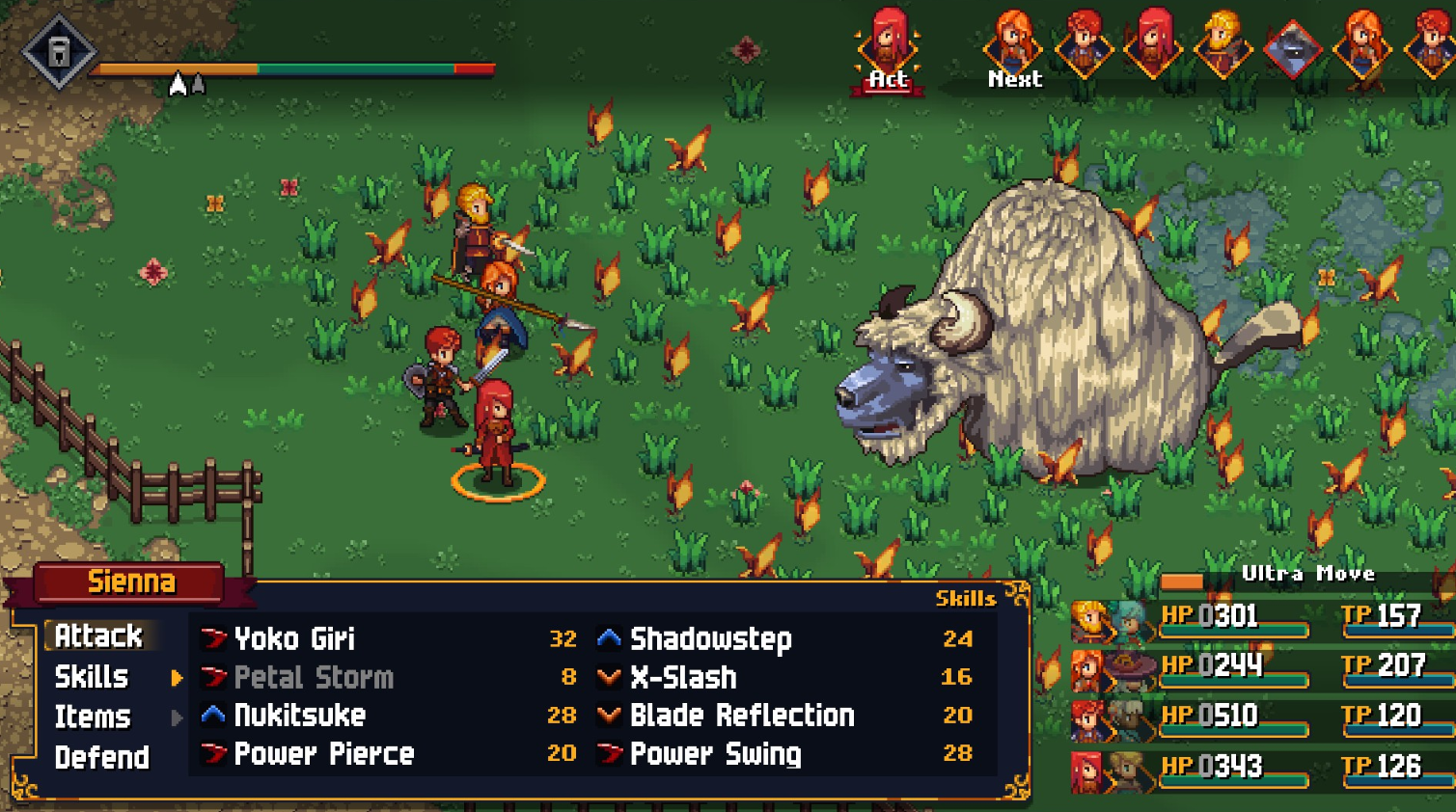Expand the Items submenu arrow
The width and height of the screenshot is (1456, 812).
[175, 717]
